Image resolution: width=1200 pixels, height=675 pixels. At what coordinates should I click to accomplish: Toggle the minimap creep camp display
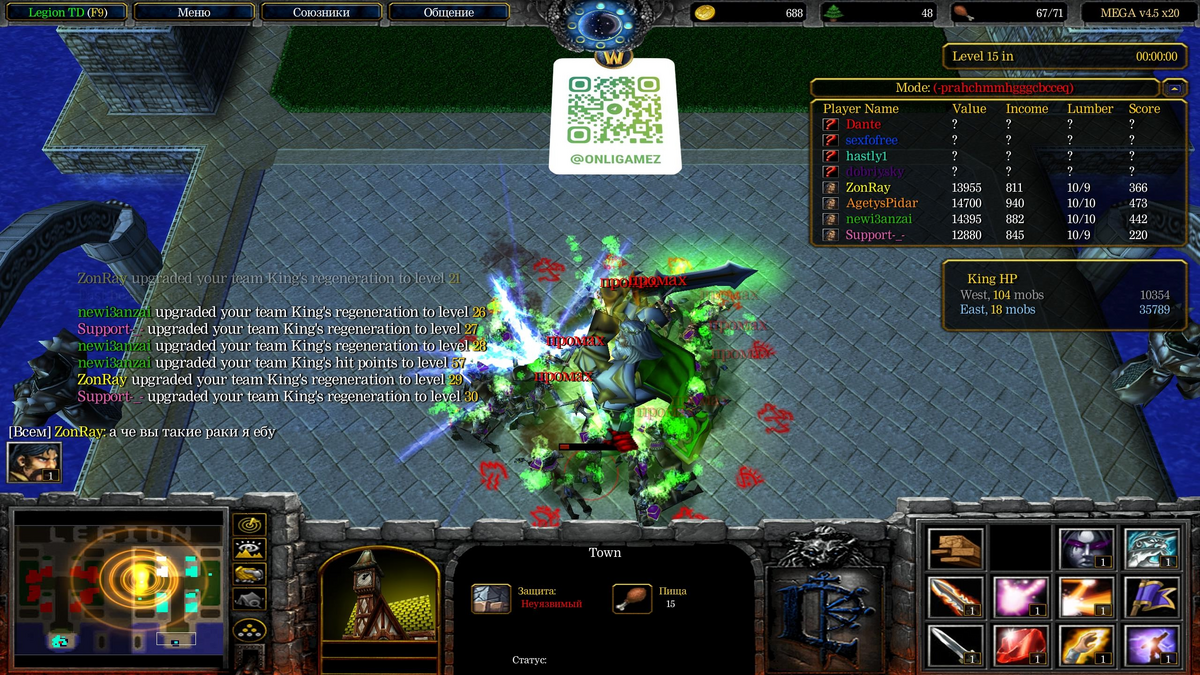(x=249, y=599)
